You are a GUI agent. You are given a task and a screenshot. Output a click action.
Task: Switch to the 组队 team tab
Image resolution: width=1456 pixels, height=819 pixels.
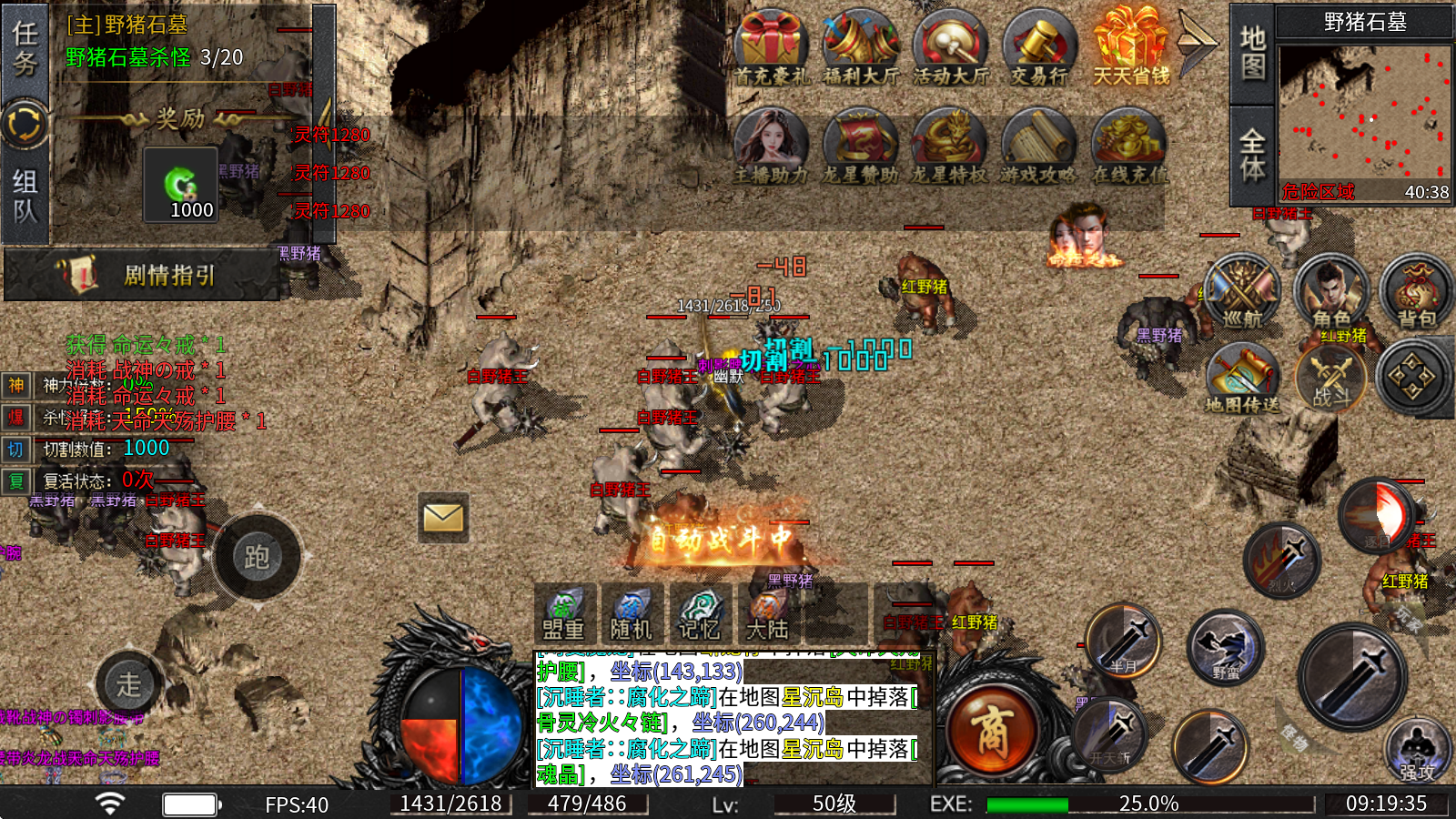(25, 196)
